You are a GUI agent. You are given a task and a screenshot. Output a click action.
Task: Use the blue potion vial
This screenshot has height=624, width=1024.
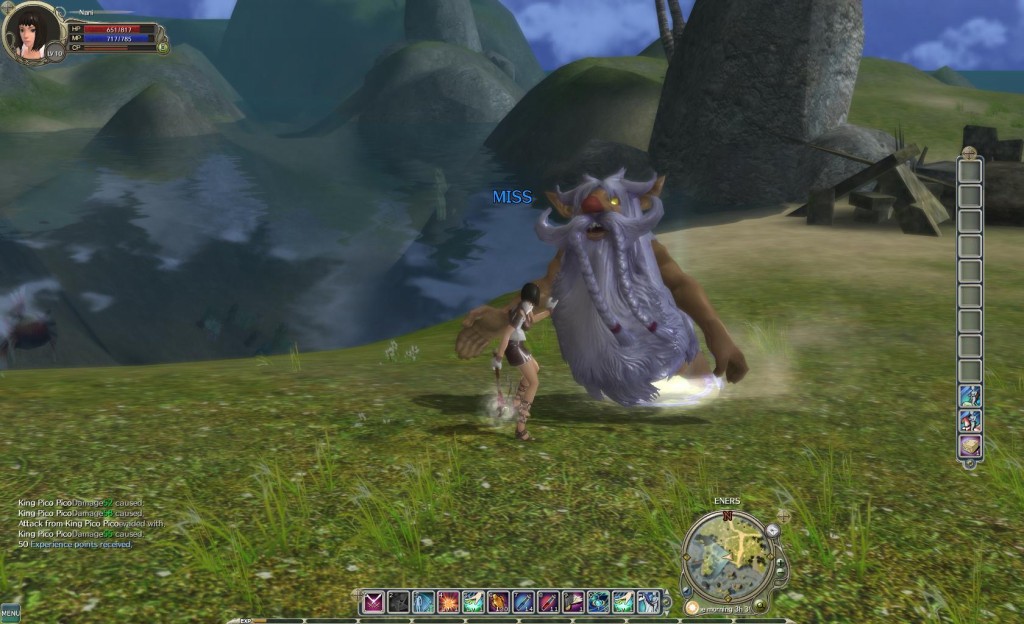coord(523,602)
